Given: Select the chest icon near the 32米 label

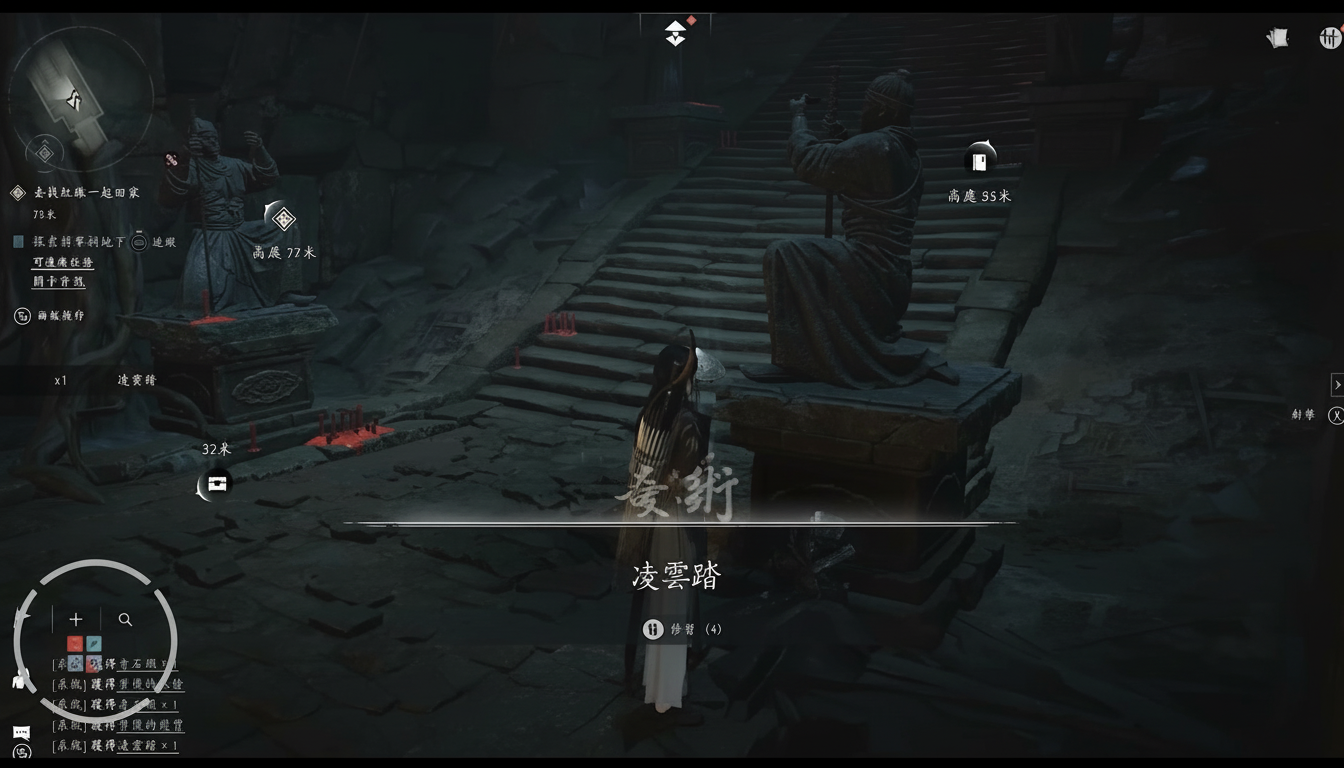Looking at the screenshot, I should (x=215, y=483).
